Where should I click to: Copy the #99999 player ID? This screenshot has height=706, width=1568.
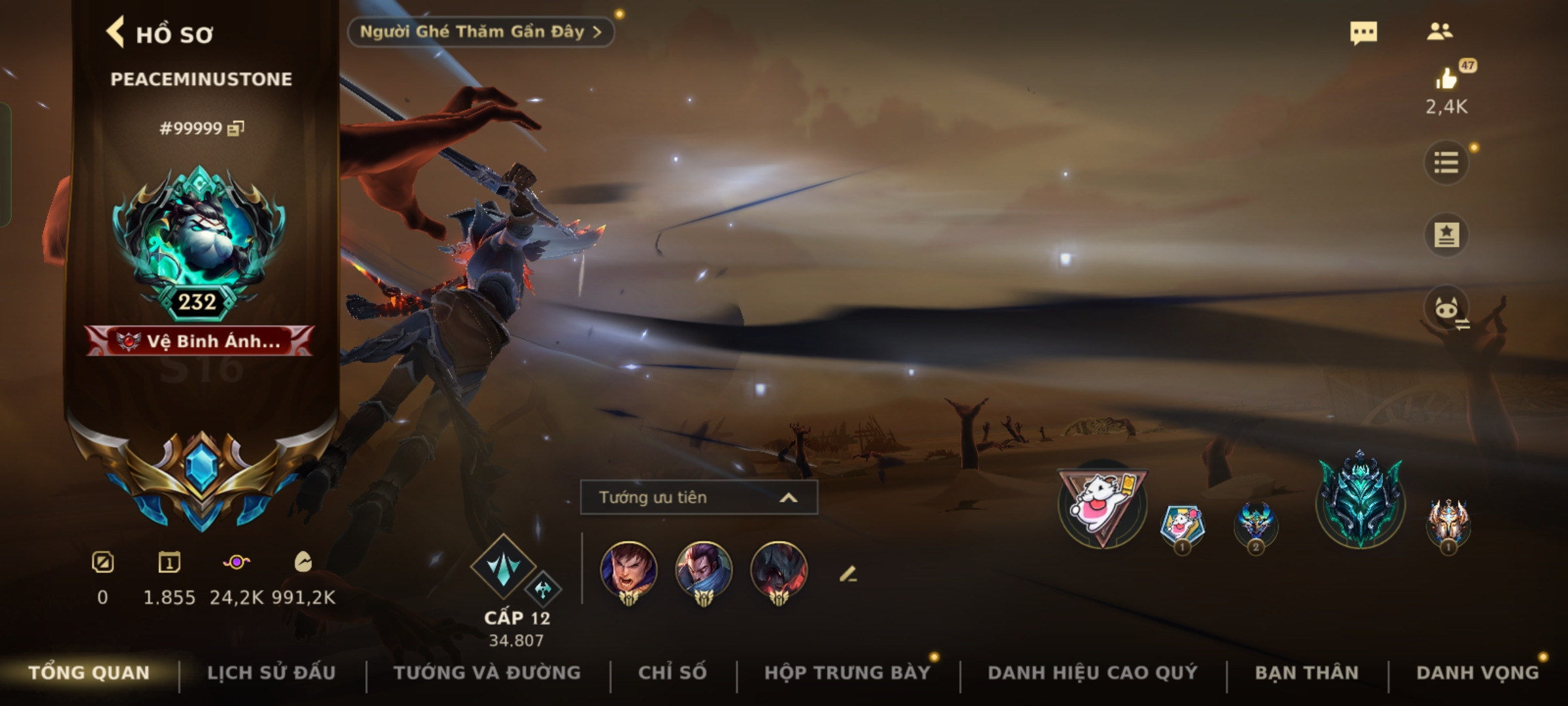pos(235,128)
